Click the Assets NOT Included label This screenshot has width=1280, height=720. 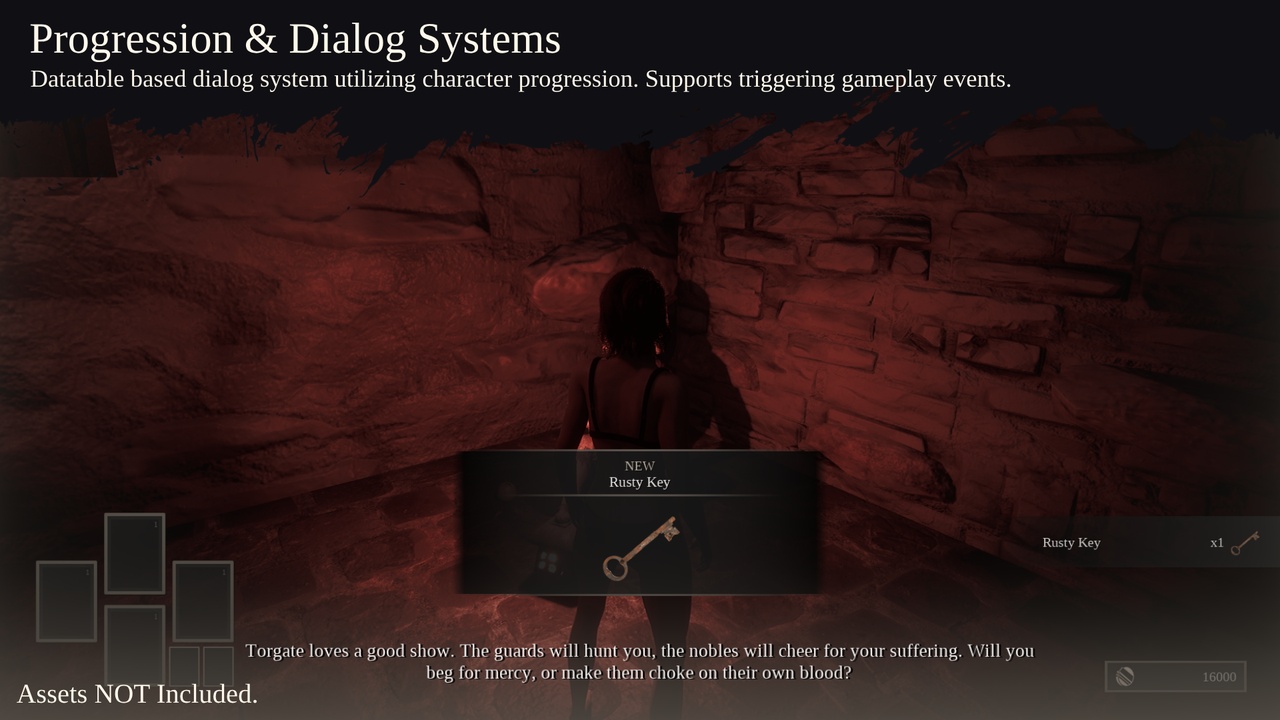pos(137,694)
